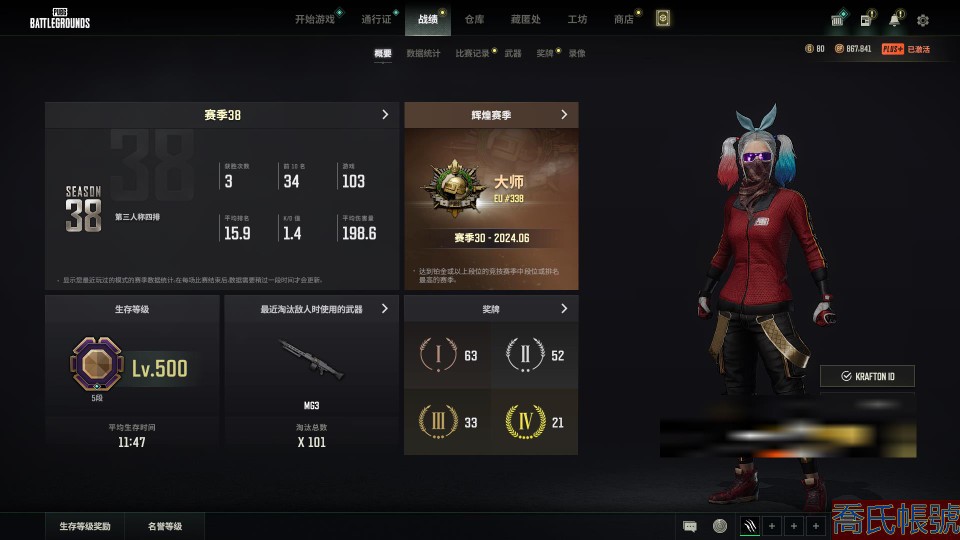The width and height of the screenshot is (960, 540).
Task: Expand the 赛季38 season panel
Action: click(385, 115)
